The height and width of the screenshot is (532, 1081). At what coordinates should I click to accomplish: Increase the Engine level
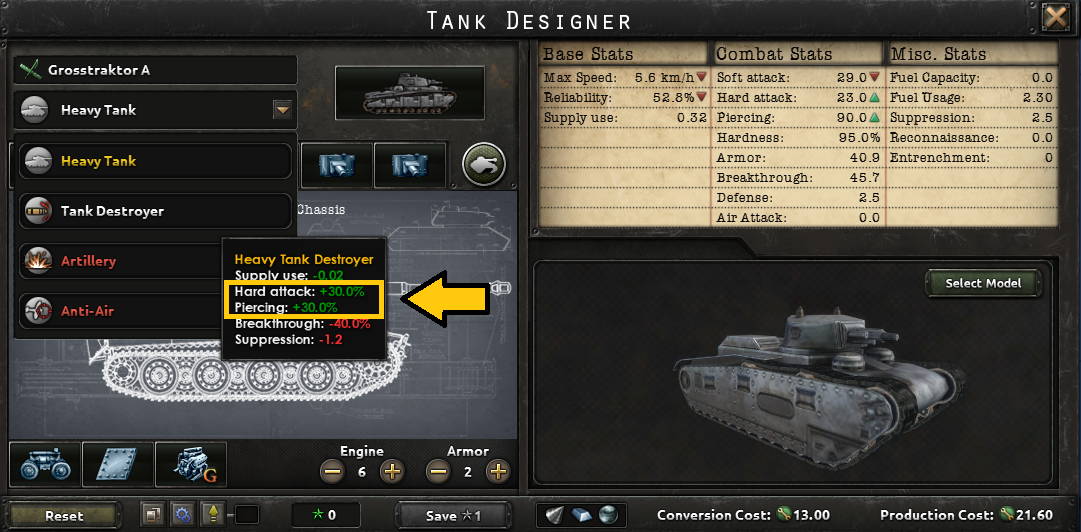[x=392, y=471]
